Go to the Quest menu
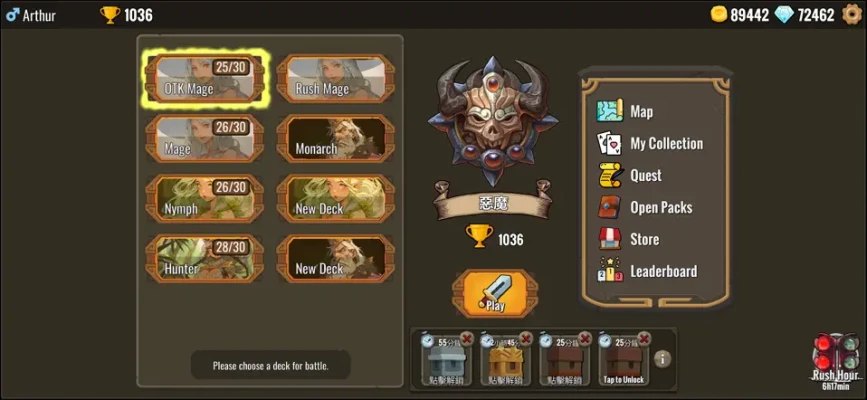867x400 pixels. point(645,175)
